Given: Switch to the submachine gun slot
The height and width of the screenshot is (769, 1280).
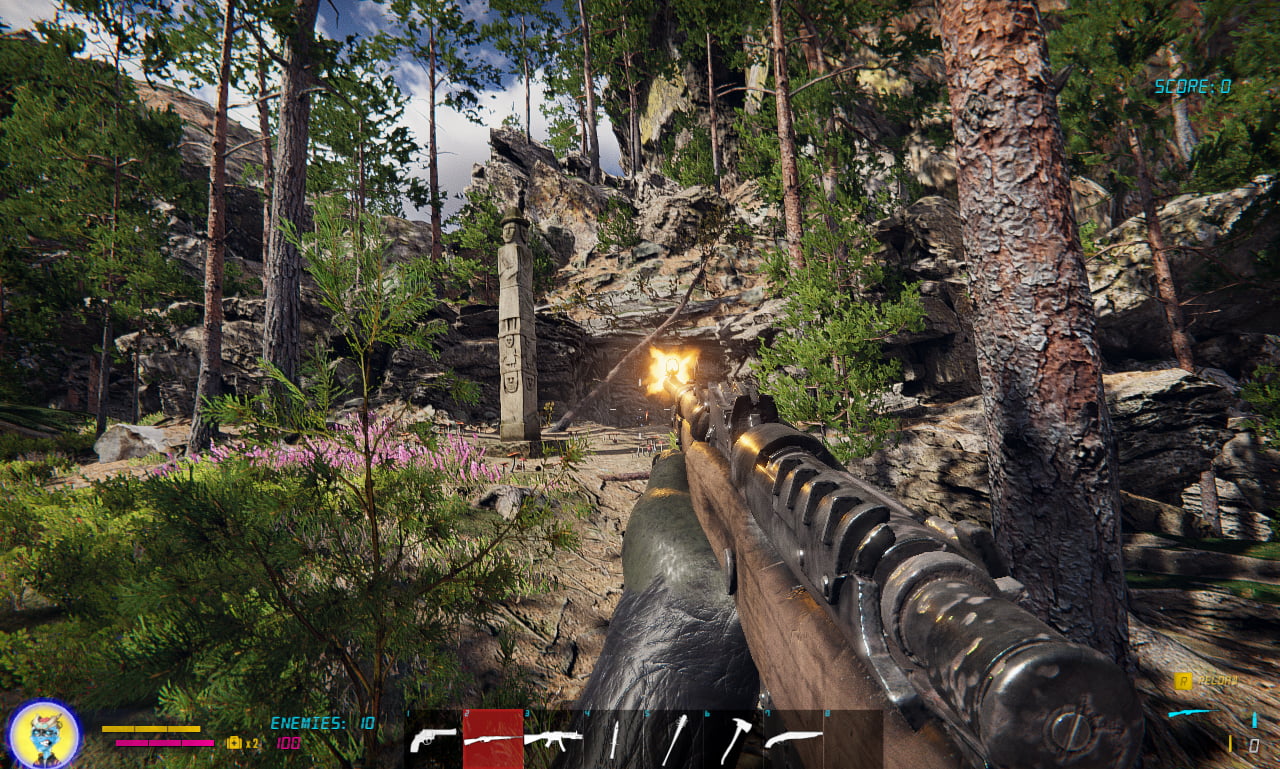Looking at the screenshot, I should (x=553, y=740).
